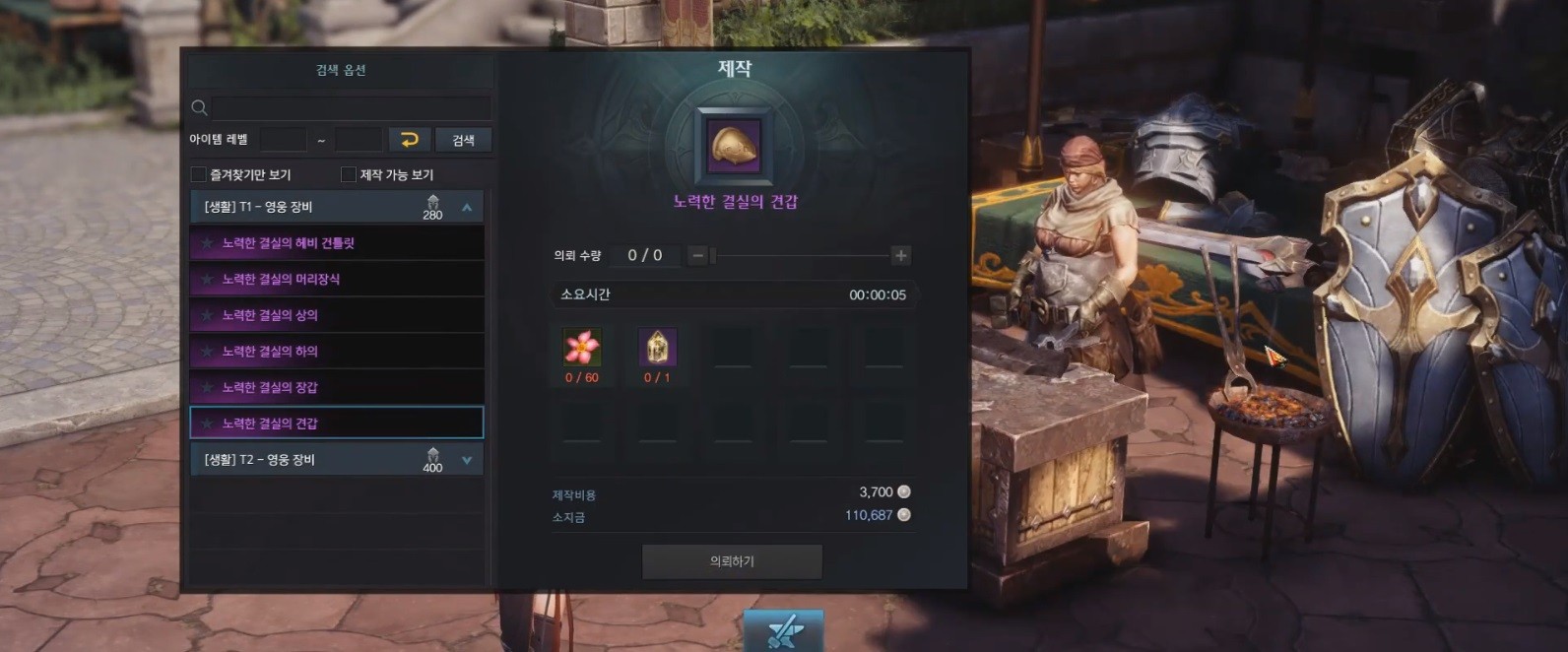The image size is (1568, 652).
Task: Click the minimum item level field
Action: click(x=284, y=140)
